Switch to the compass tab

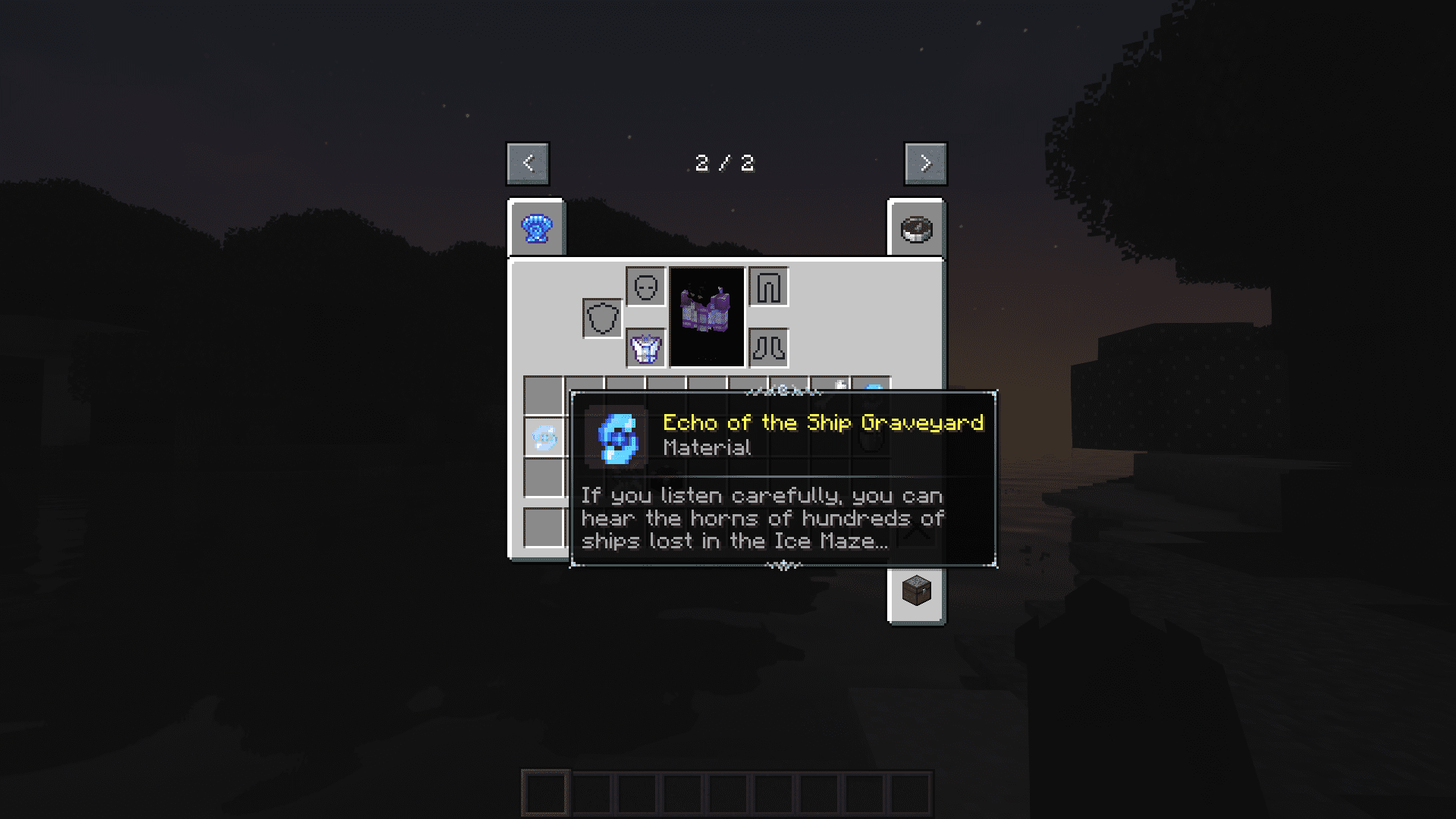point(916,228)
